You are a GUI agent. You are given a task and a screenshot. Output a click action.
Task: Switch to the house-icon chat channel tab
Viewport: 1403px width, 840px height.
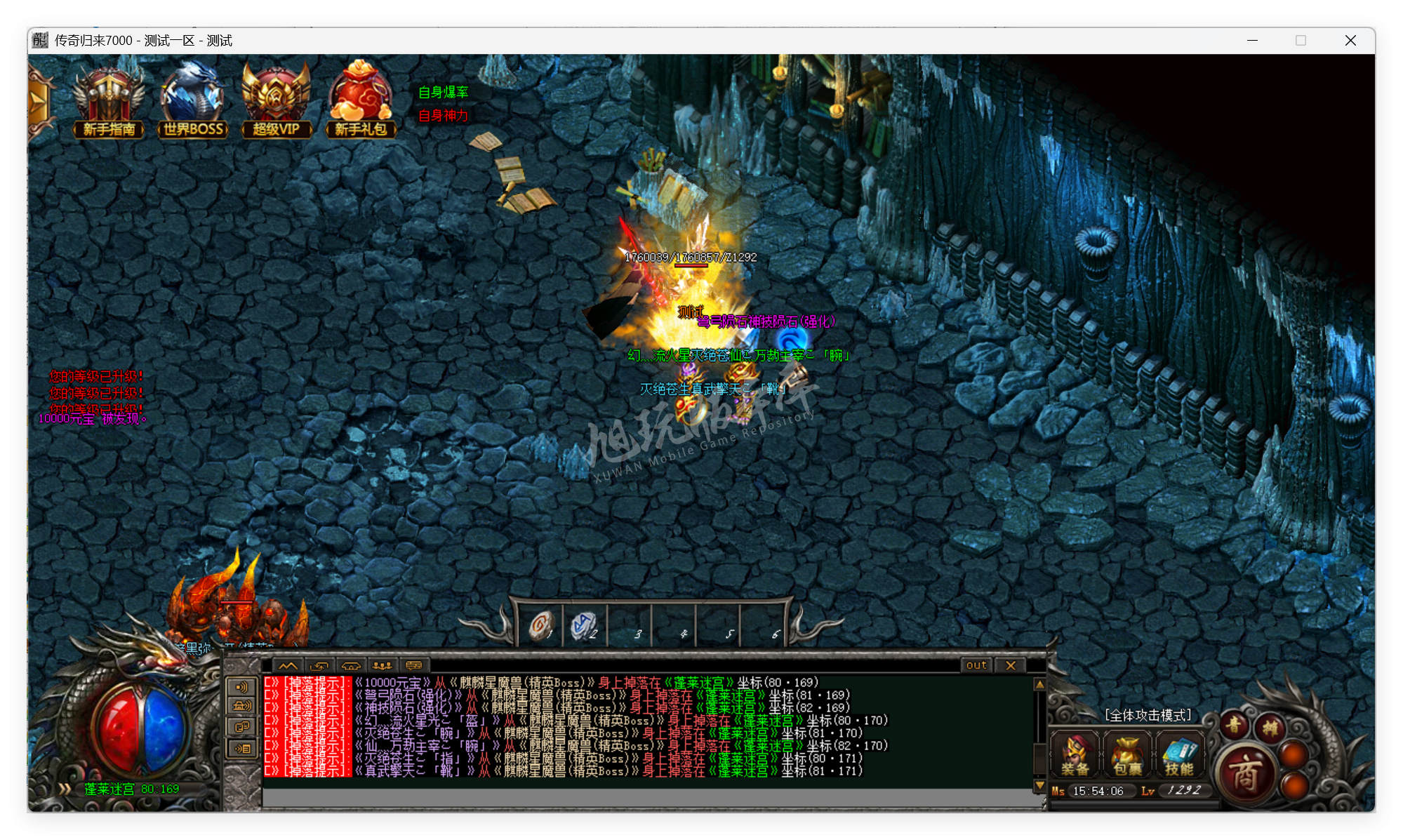[x=352, y=665]
